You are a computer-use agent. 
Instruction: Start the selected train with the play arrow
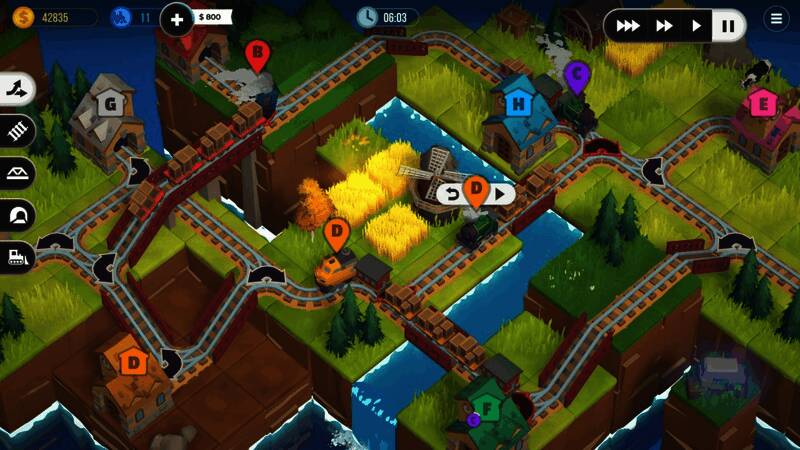coord(501,194)
